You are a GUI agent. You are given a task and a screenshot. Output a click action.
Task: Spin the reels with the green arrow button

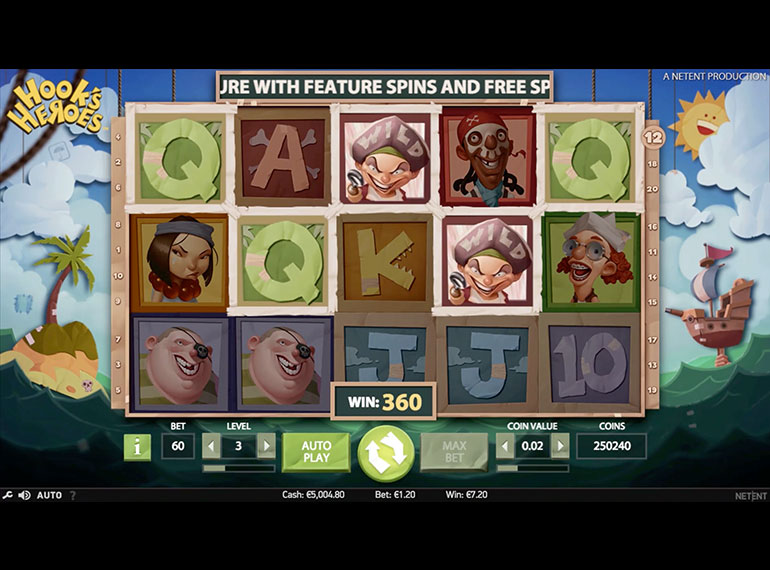[x=385, y=453]
